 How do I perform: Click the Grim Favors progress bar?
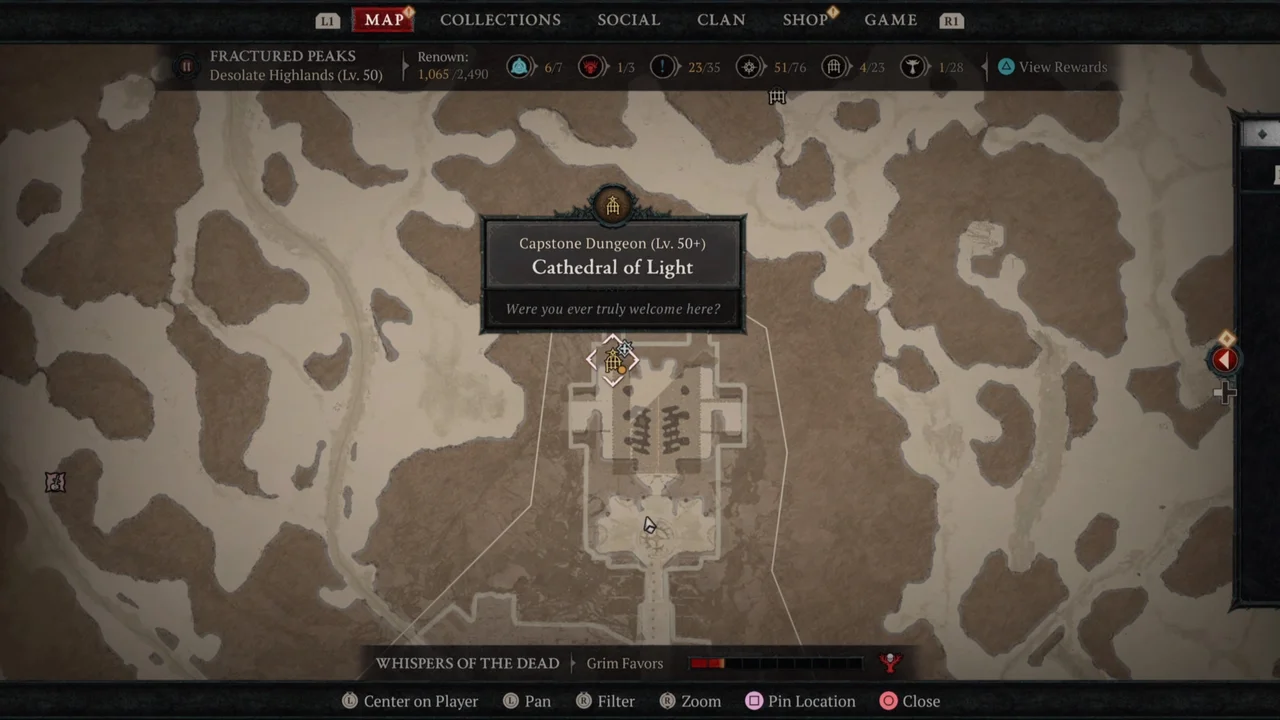775,661
